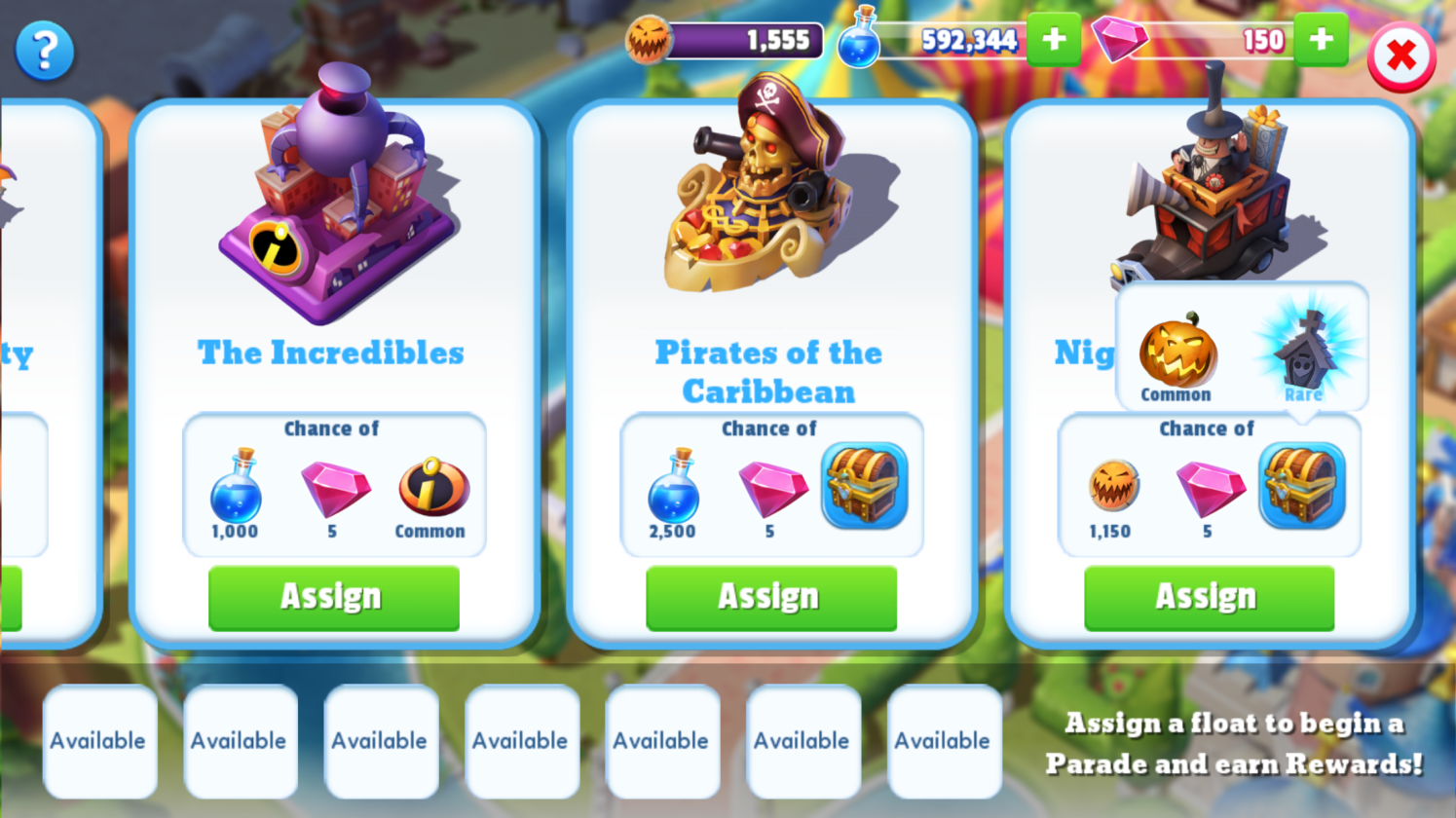Tap the Rare haunted house token

pos(1305,353)
